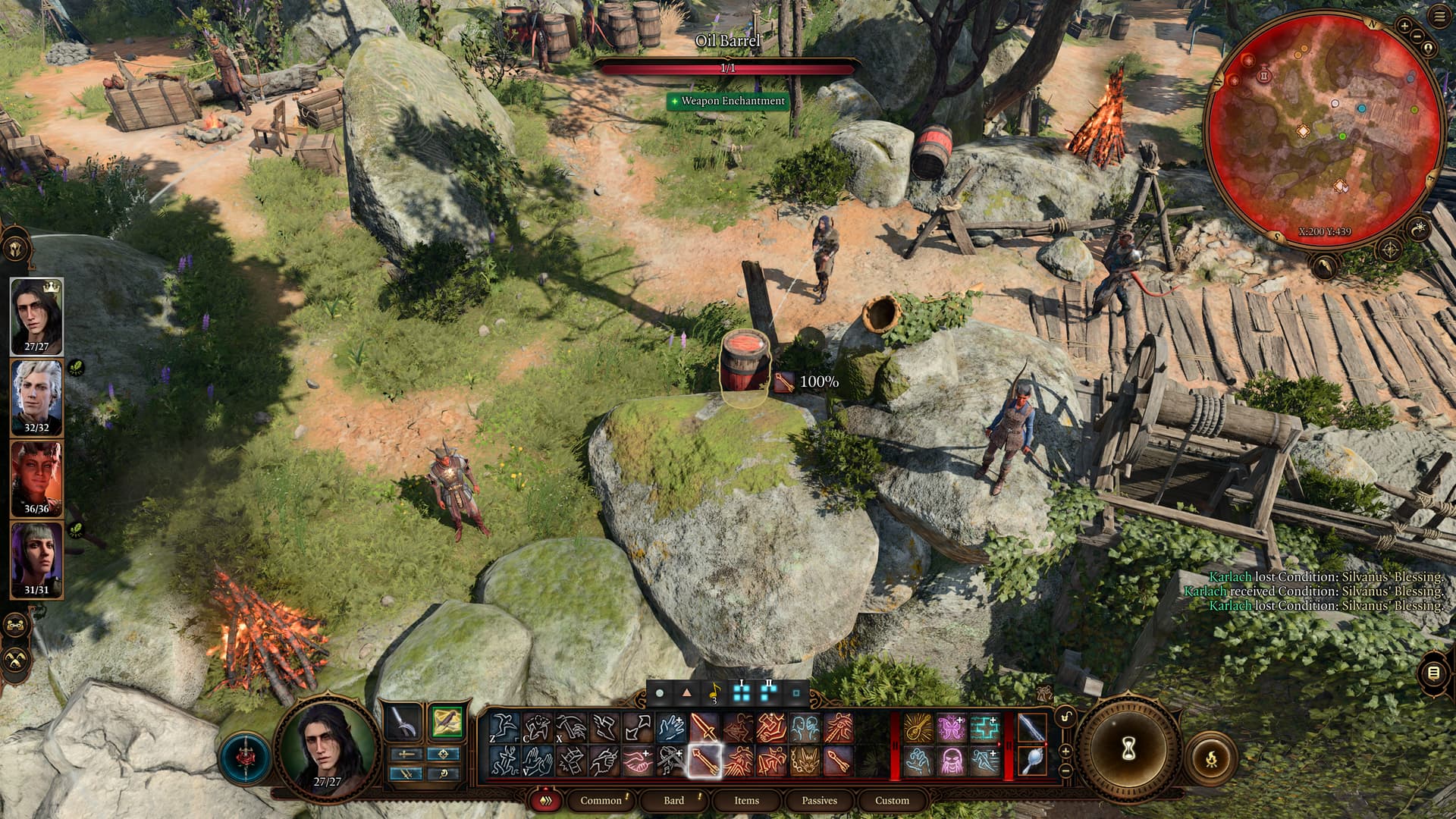The image size is (1456, 819).
Task: Select Shadowheart's party portrait
Action: 36,559
